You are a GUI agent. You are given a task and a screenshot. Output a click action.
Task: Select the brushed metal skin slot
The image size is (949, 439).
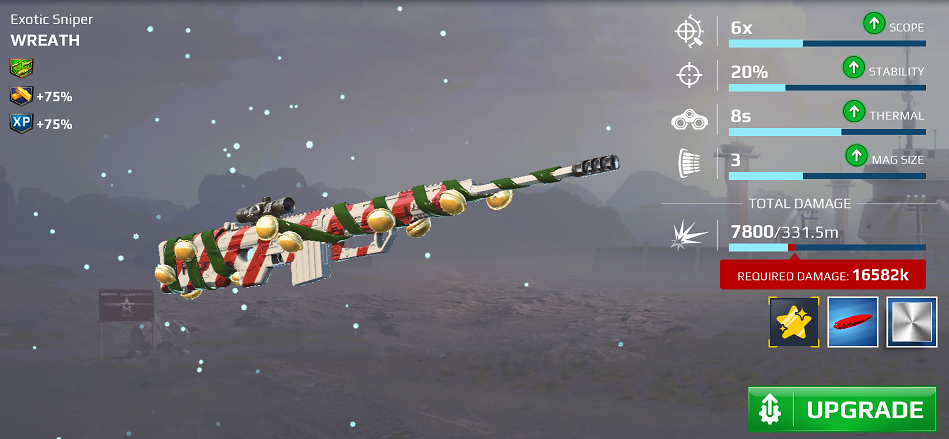pos(911,322)
